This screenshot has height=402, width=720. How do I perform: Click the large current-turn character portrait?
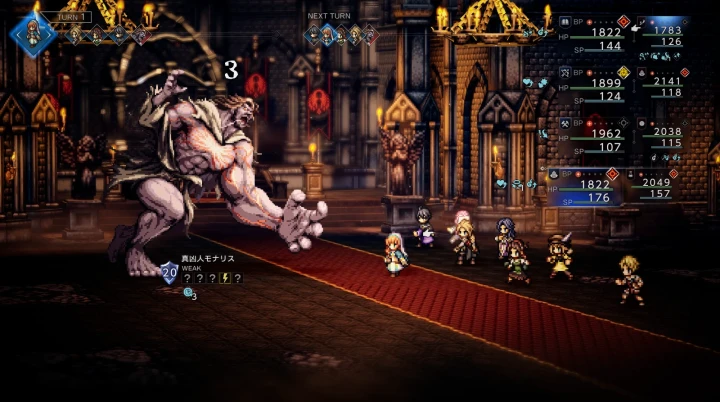32,31
